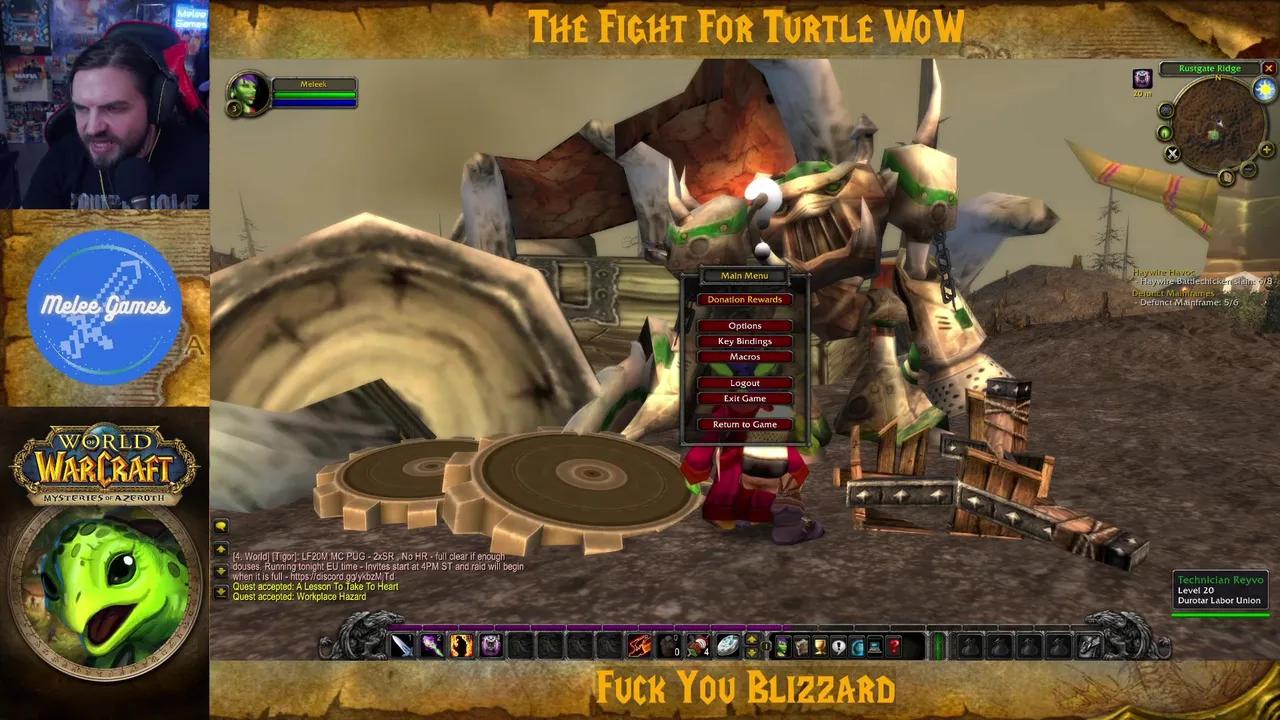This screenshot has width=1280, height=720.
Task: Click the action bar page-down arrow
Action: pos(749,651)
